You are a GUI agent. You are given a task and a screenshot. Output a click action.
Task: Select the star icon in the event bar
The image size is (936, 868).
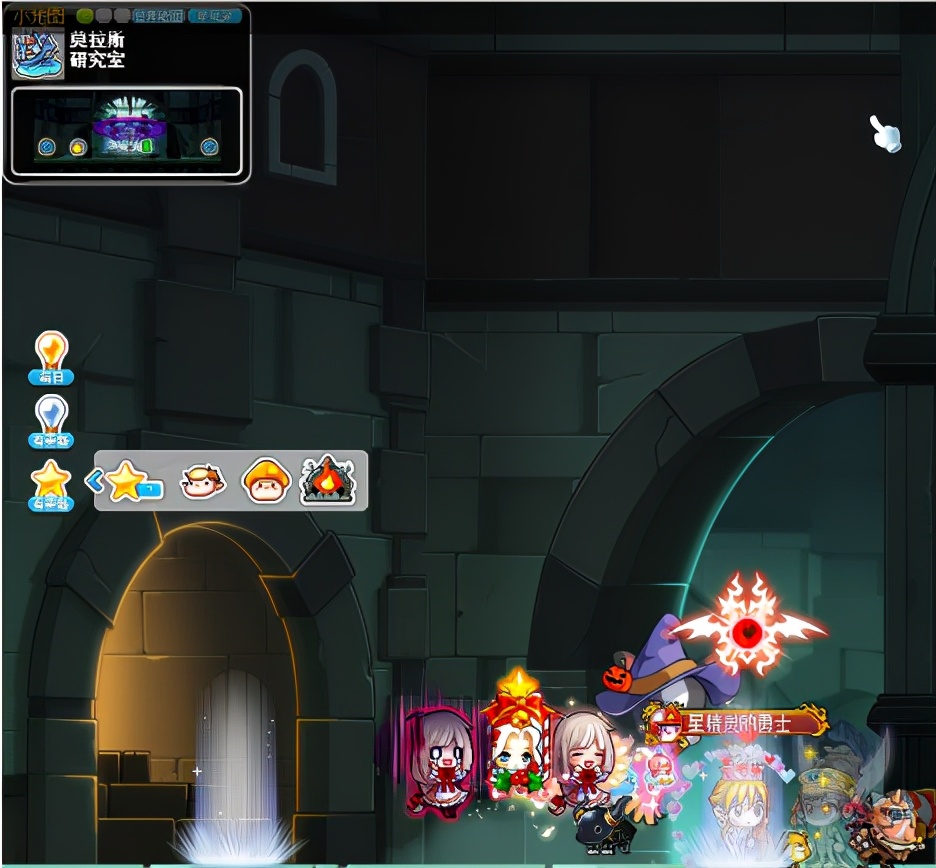128,482
